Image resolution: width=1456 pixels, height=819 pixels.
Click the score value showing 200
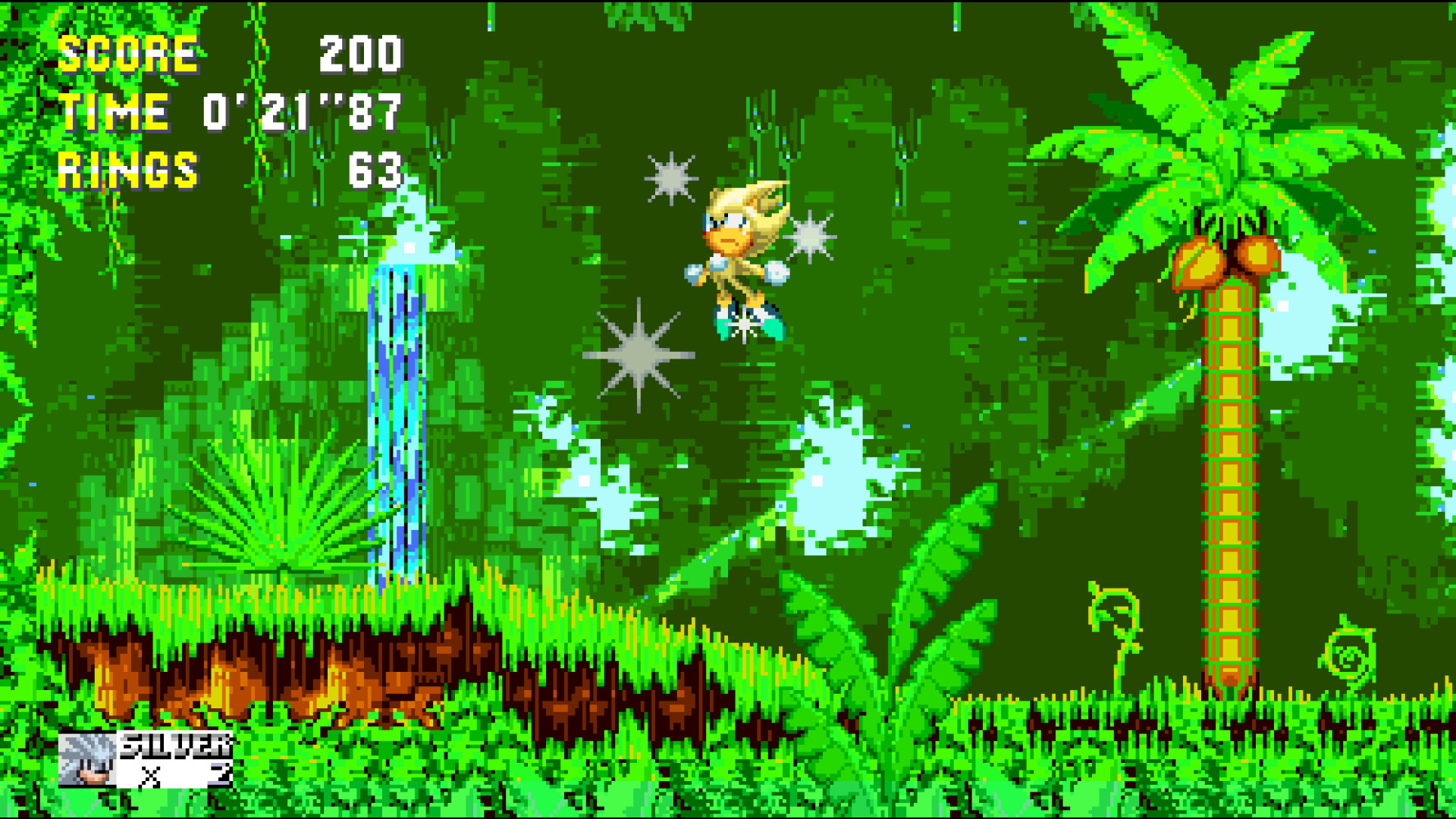[360, 53]
